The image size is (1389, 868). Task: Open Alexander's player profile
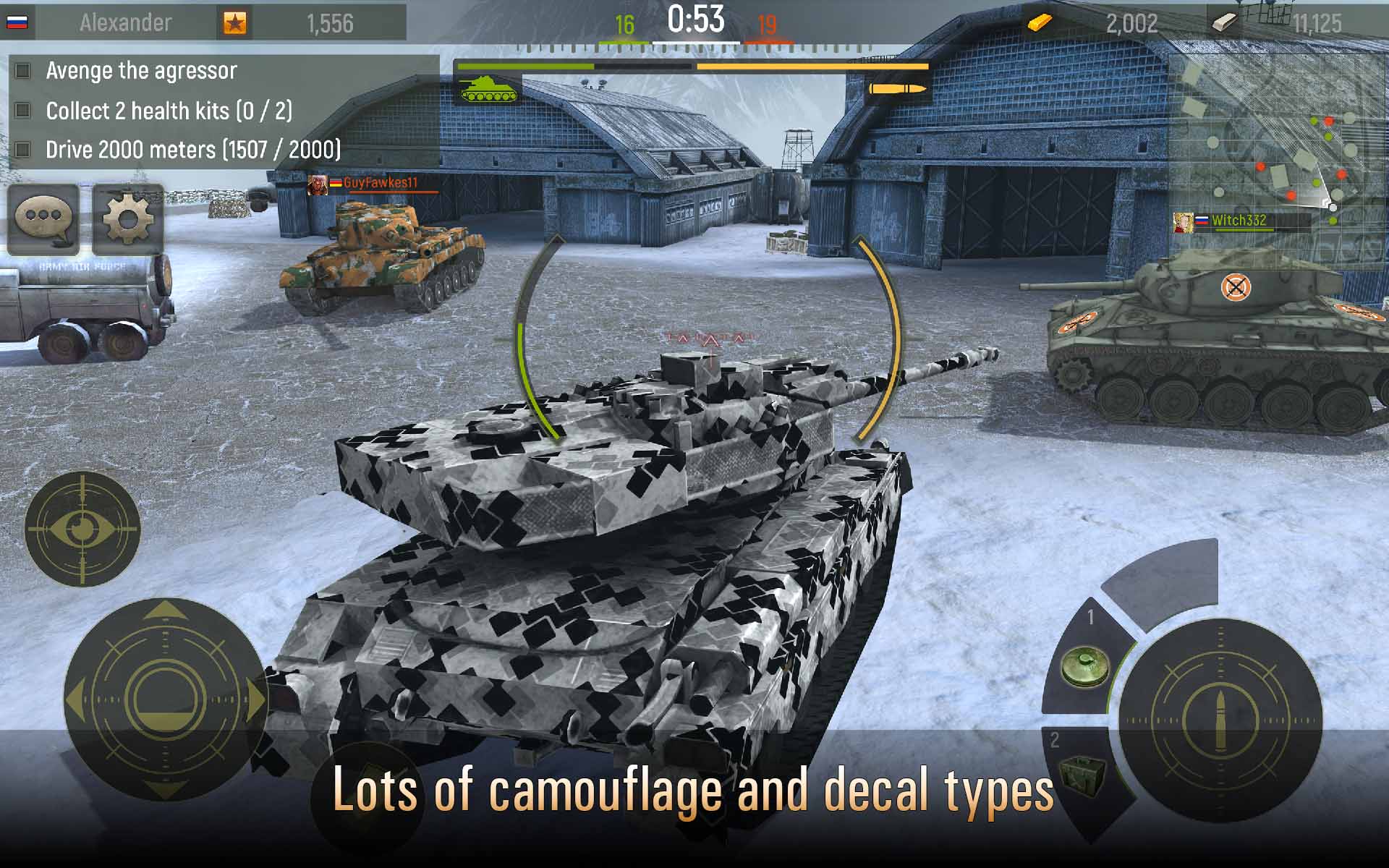coord(124,22)
